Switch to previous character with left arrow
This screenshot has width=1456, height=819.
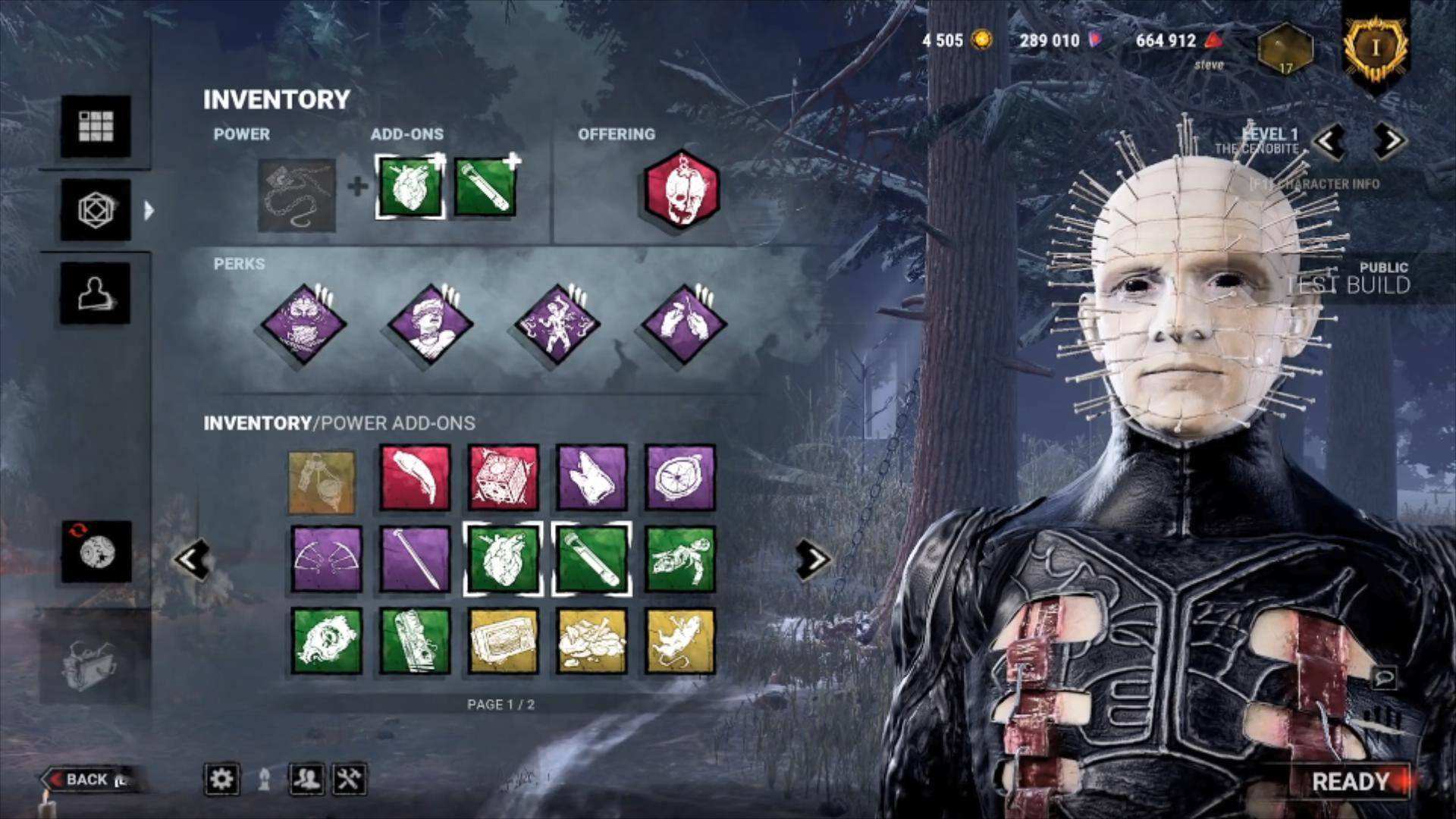1329,140
